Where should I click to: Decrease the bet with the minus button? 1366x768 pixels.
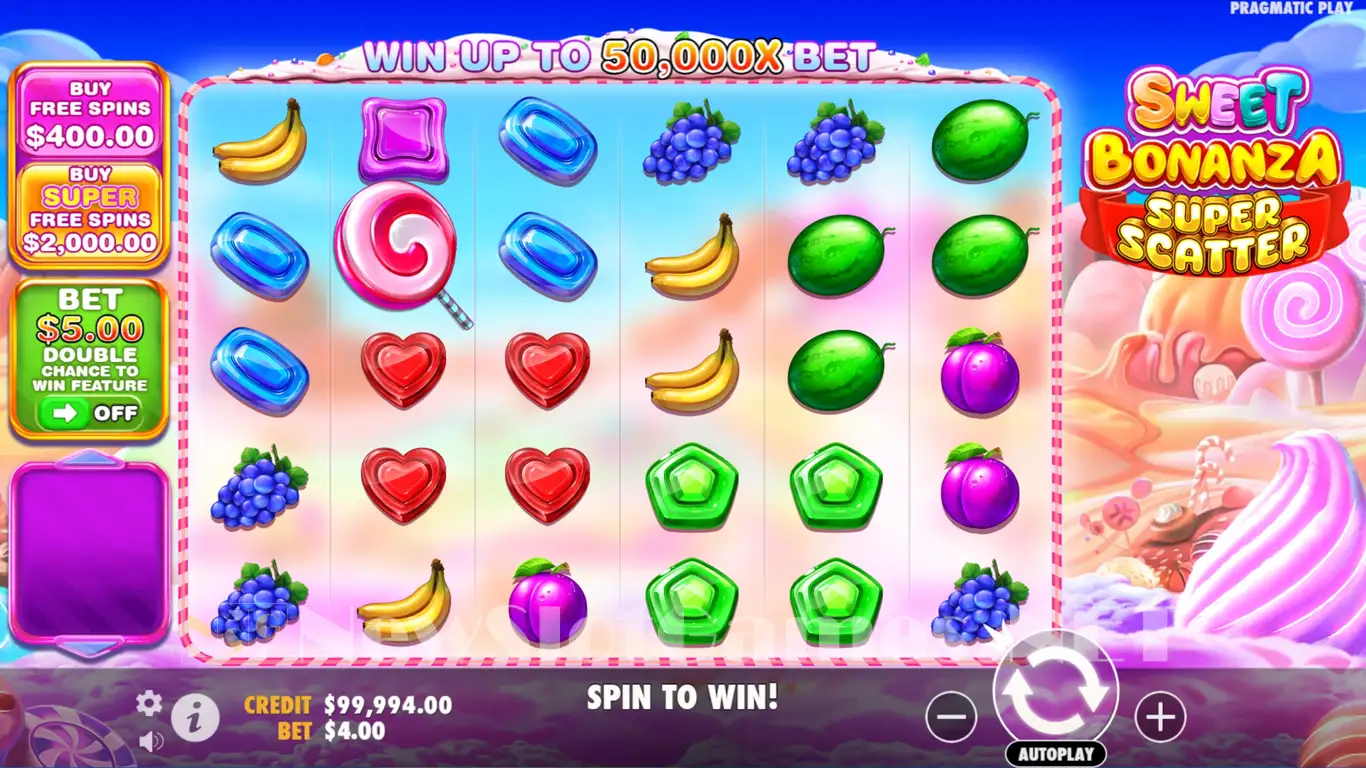(951, 717)
